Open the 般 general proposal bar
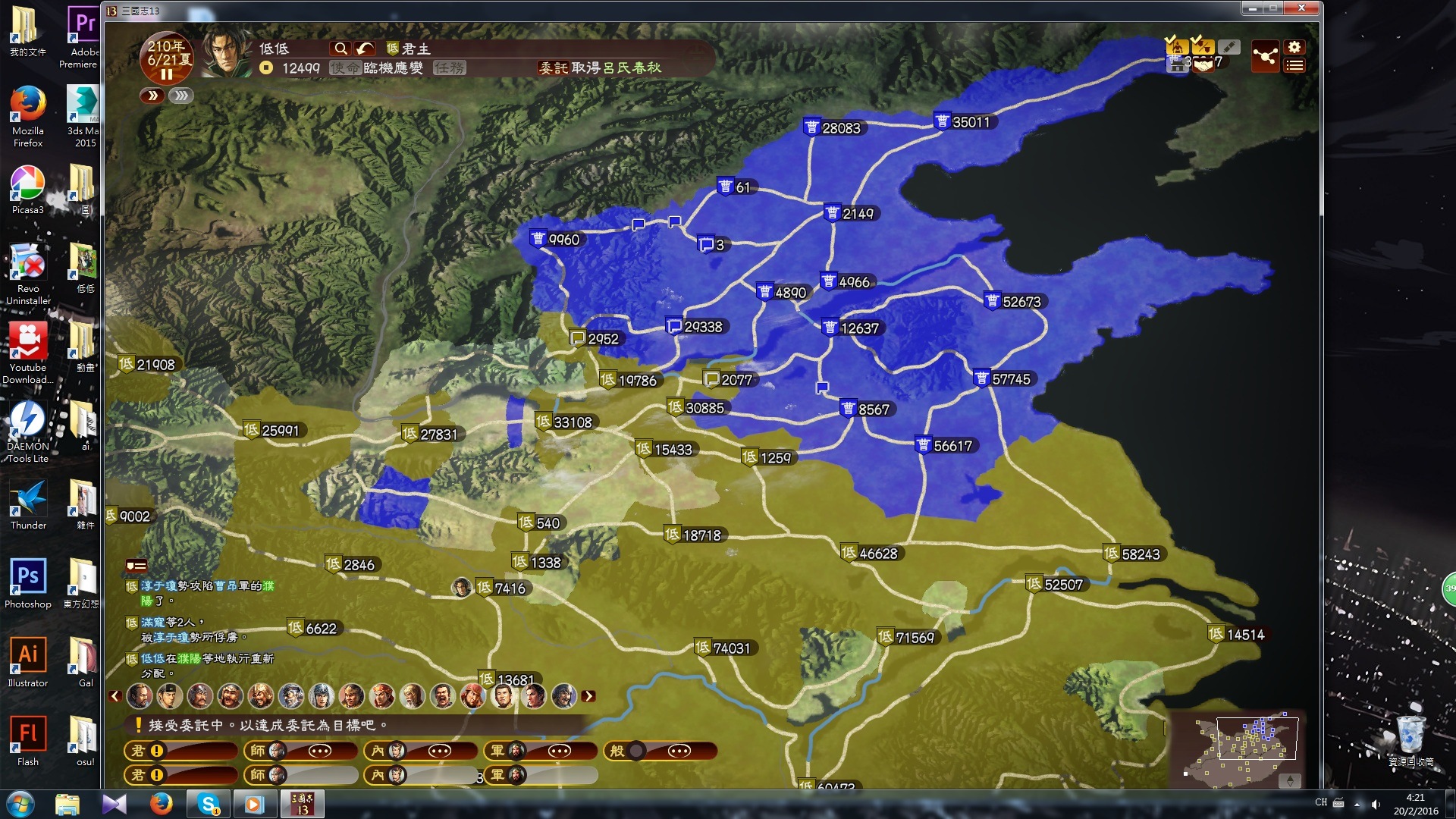Viewport: 1456px width, 819px height. (660, 751)
